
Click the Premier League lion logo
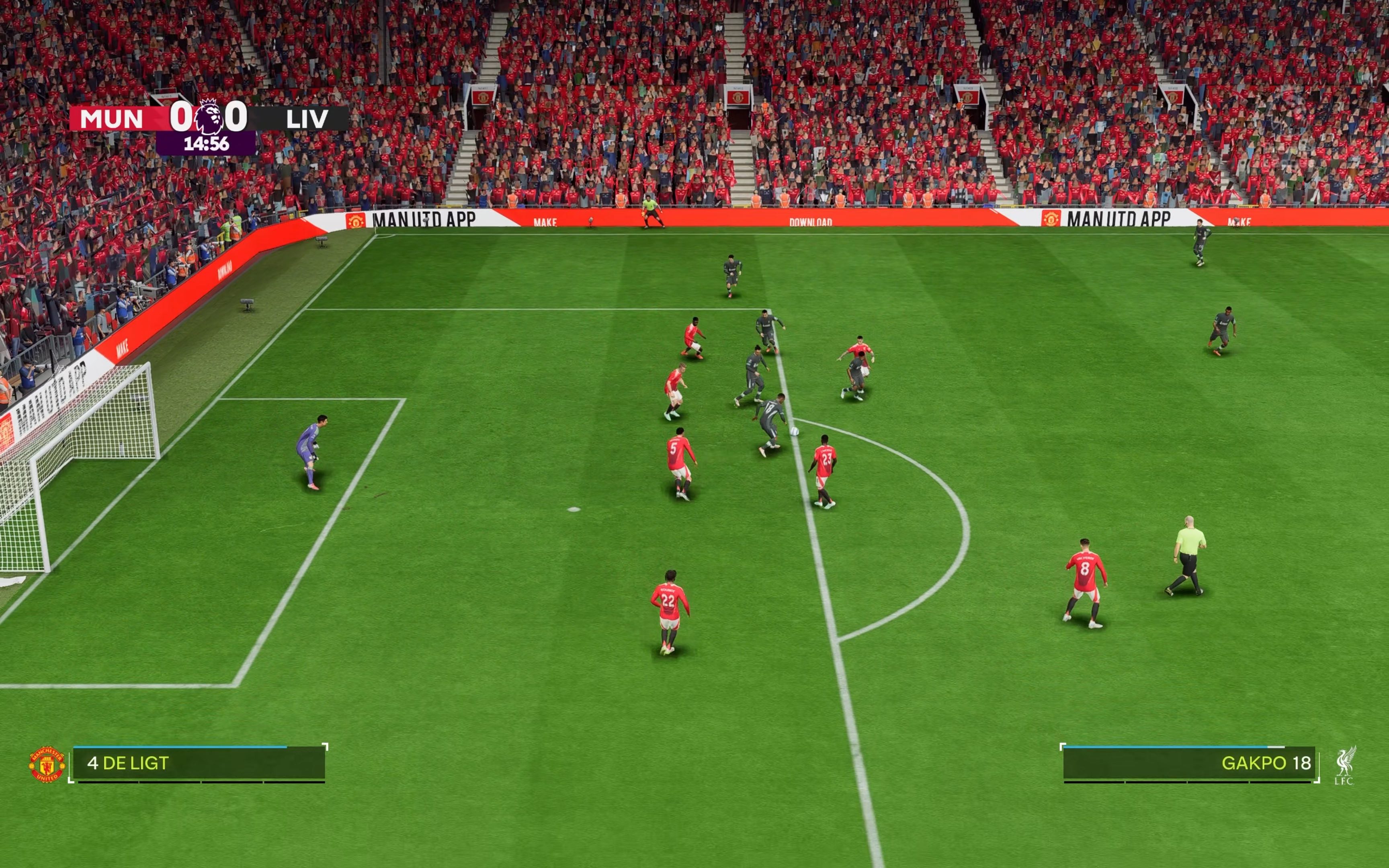click(208, 117)
